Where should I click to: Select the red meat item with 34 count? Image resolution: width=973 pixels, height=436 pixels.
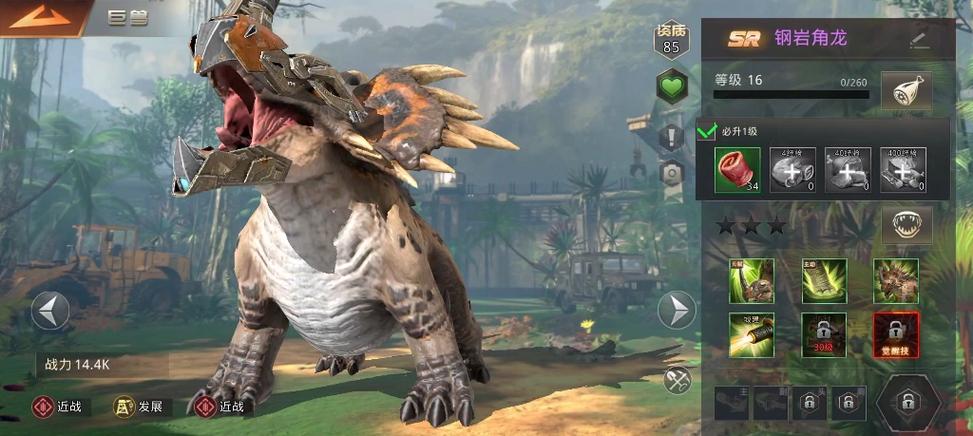pos(737,169)
